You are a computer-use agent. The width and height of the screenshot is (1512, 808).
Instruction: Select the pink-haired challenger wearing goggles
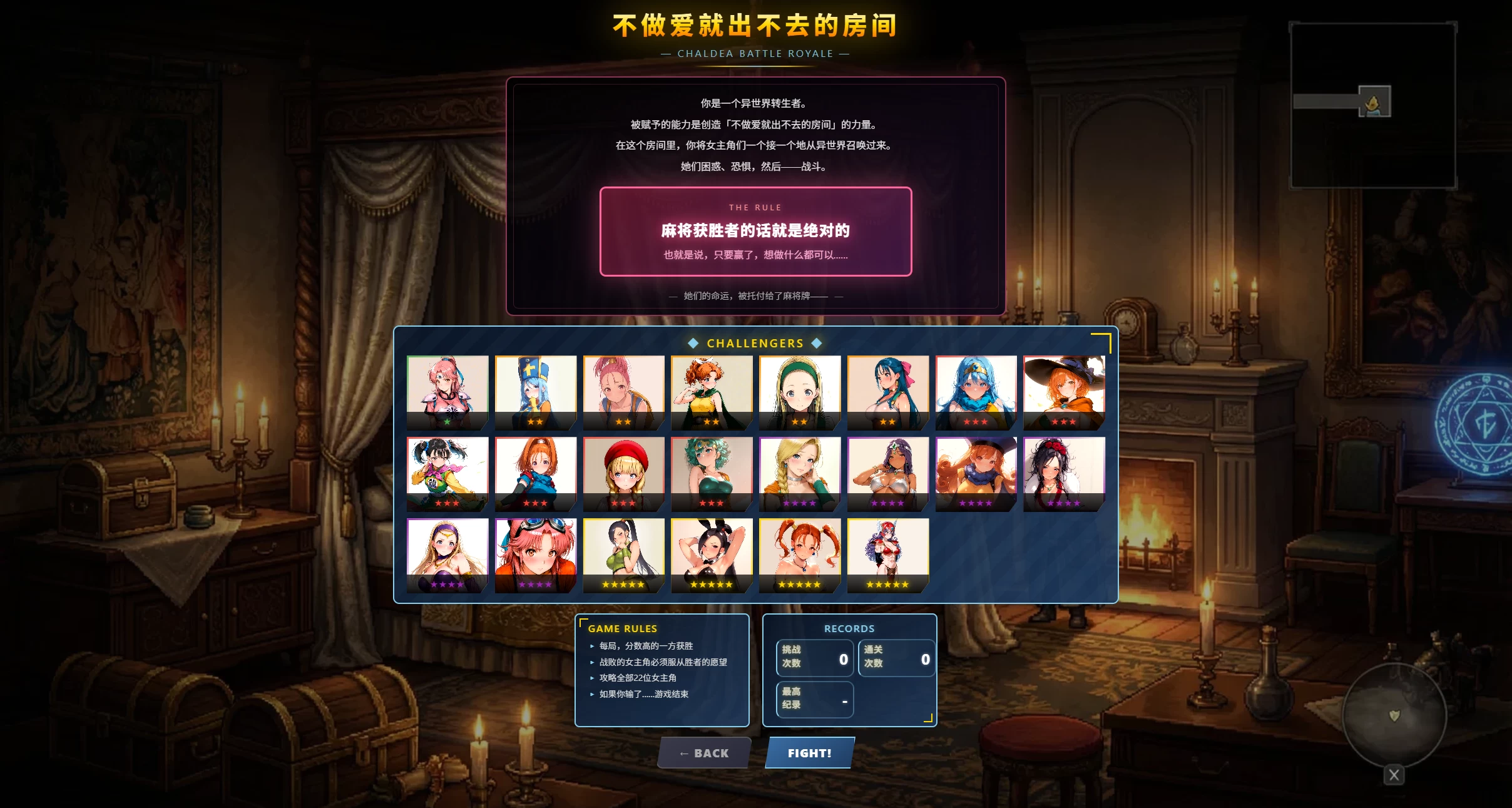[536, 554]
